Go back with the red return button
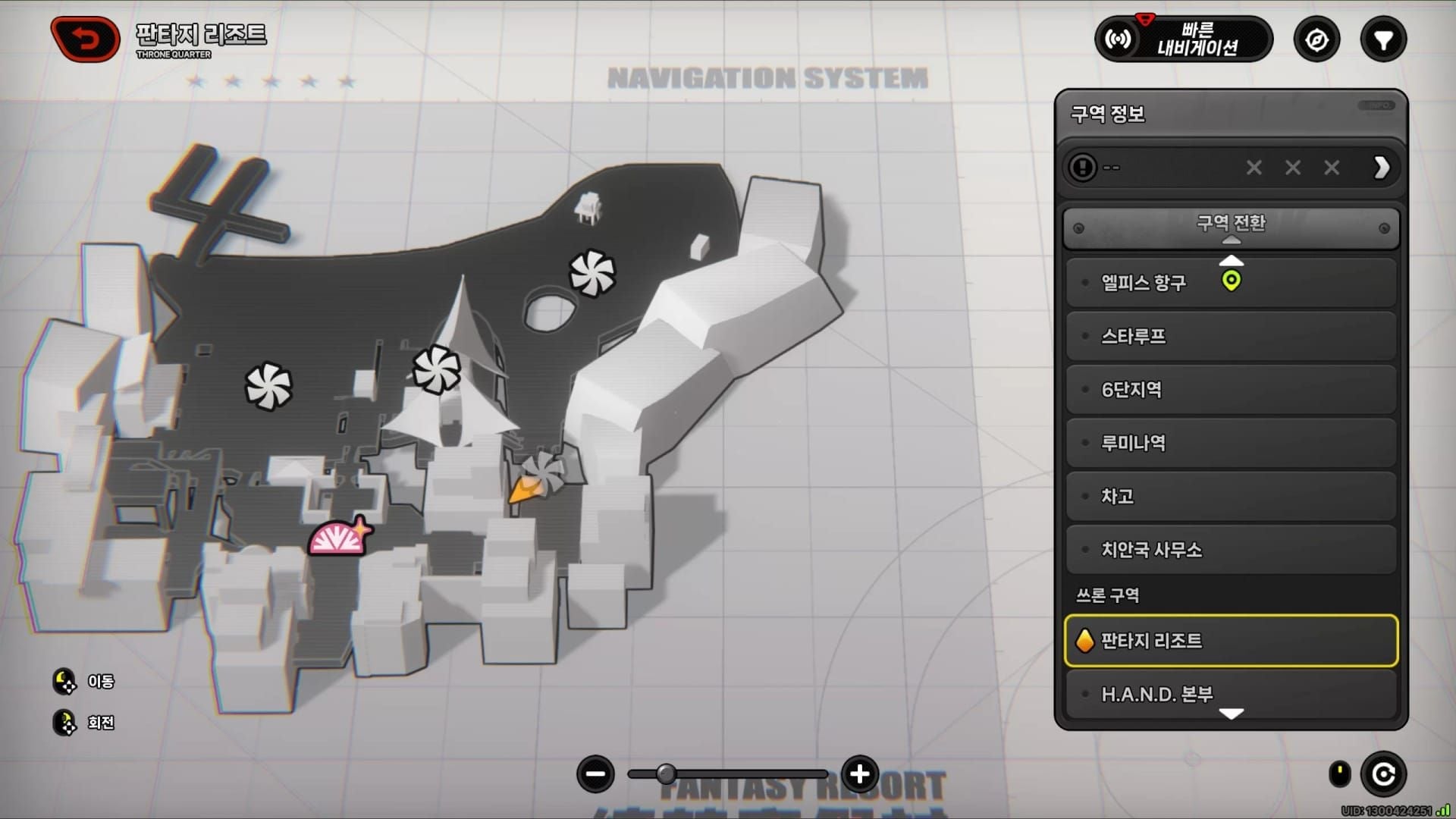The width and height of the screenshot is (1456, 819). tap(85, 39)
